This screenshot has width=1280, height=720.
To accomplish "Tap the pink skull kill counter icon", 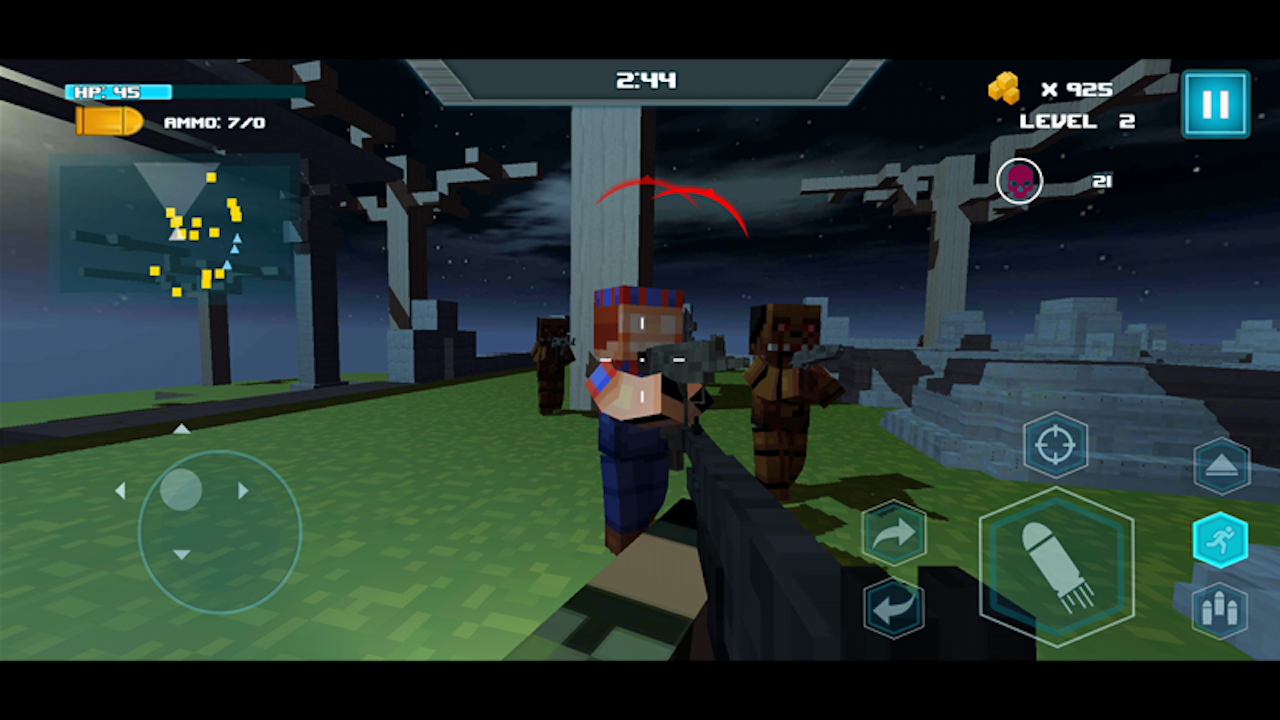I will (1019, 181).
